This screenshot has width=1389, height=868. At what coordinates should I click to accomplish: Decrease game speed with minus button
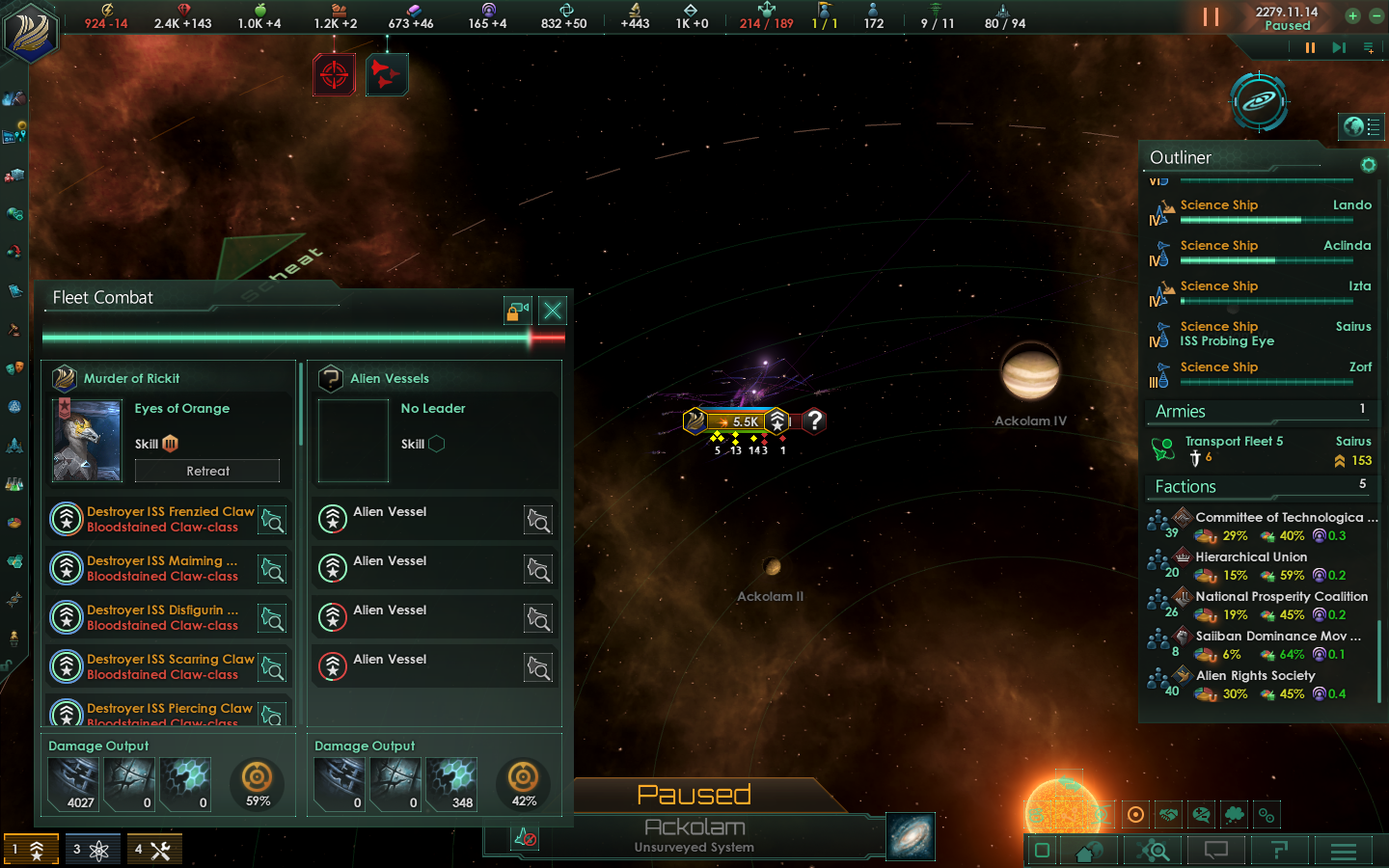point(1376,16)
